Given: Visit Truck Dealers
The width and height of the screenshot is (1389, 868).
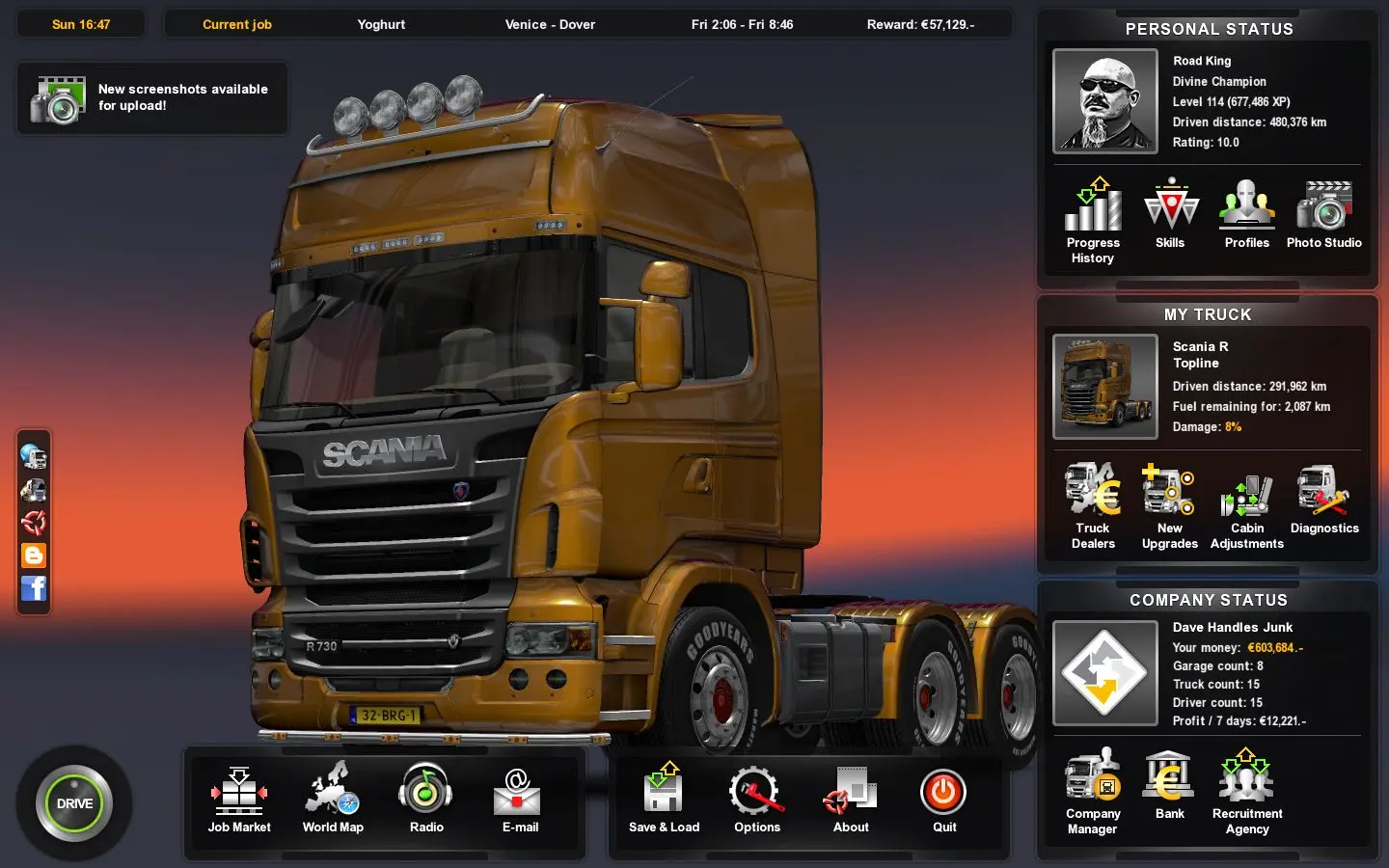Looking at the screenshot, I should pos(1093,504).
